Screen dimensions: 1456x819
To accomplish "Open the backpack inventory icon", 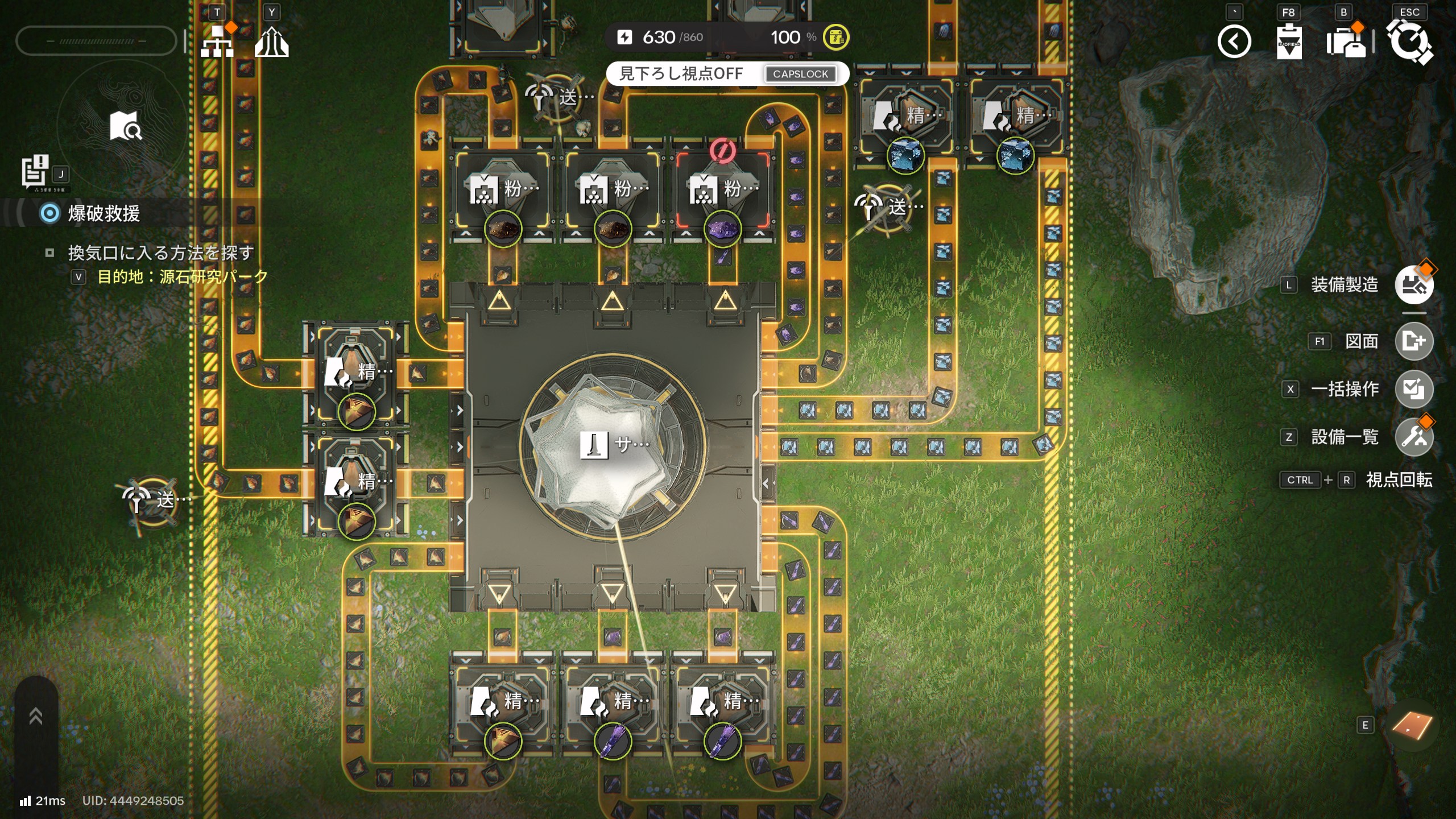I will [1345, 42].
